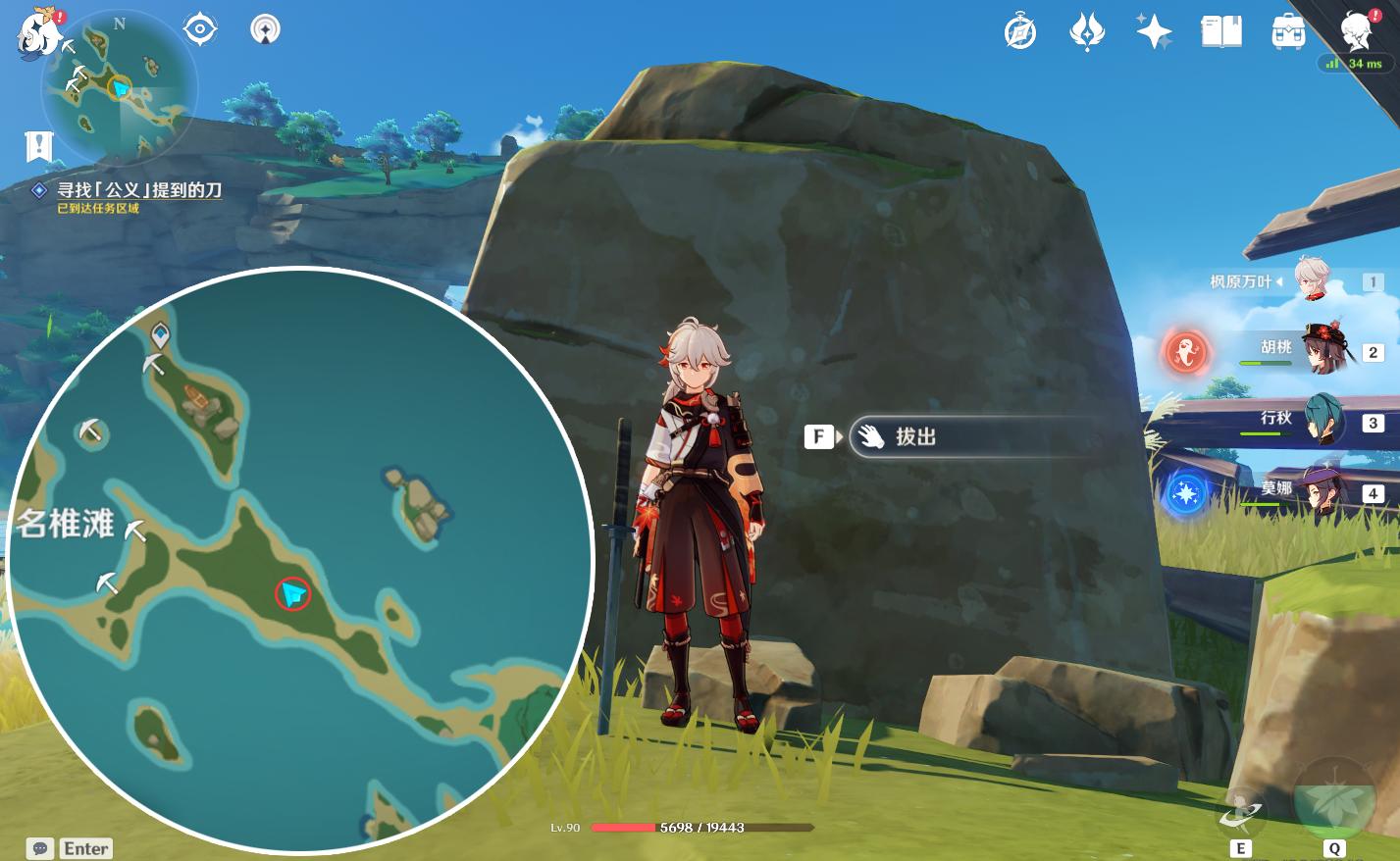Open the wish star icon
Viewport: 1400px width, 861px height.
pyautogui.click(x=1154, y=32)
